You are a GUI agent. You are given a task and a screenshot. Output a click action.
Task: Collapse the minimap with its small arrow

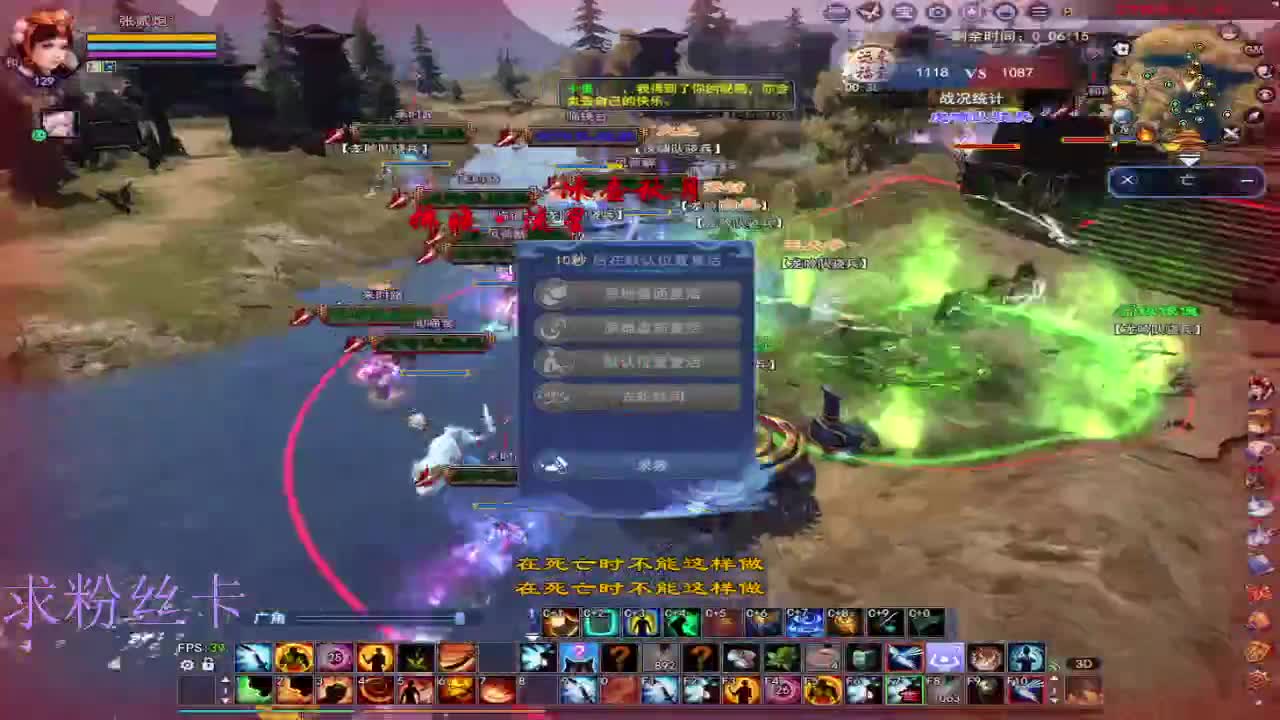[x=1189, y=158]
